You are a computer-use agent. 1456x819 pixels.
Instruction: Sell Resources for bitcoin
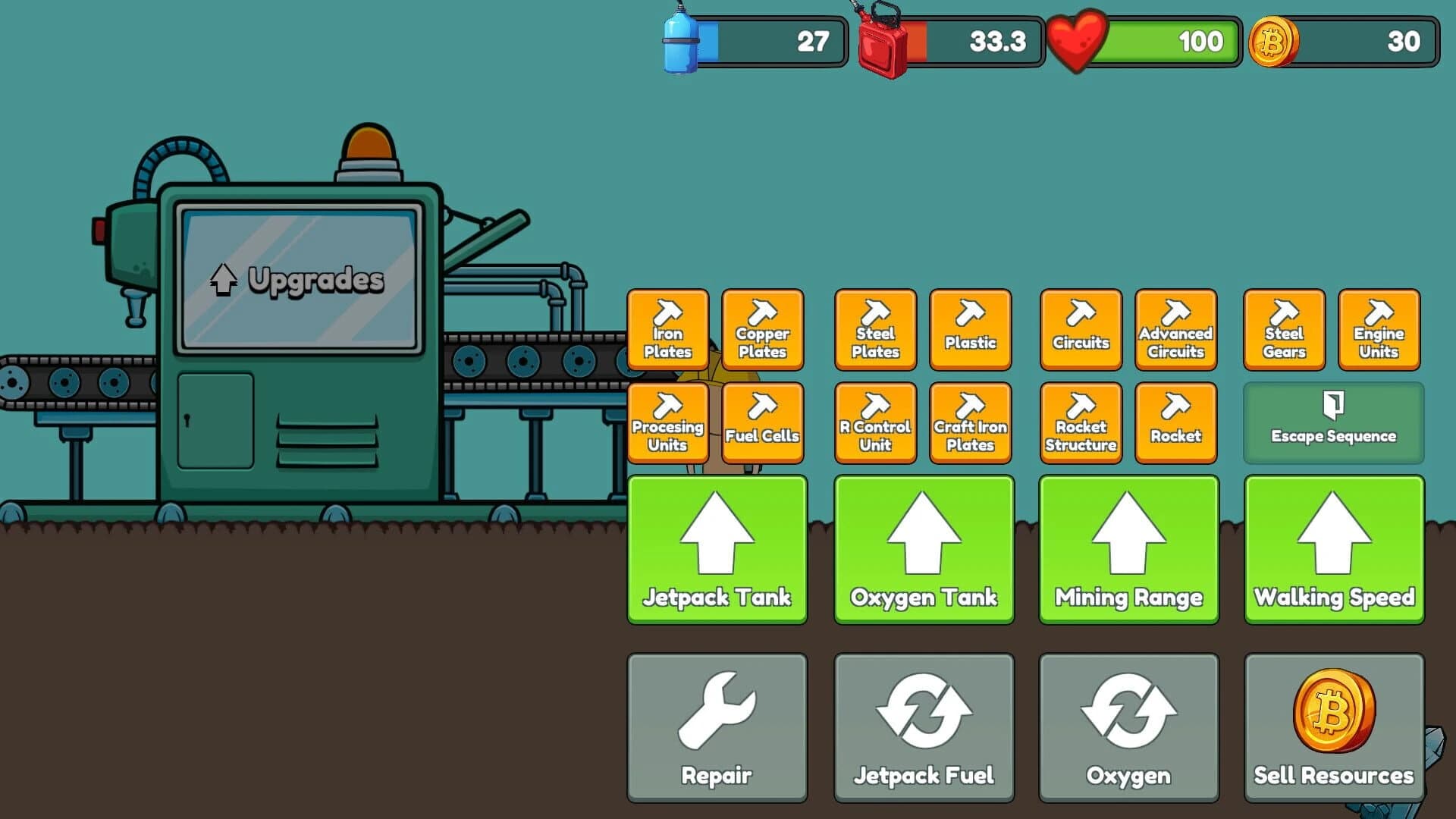pyautogui.click(x=1333, y=724)
